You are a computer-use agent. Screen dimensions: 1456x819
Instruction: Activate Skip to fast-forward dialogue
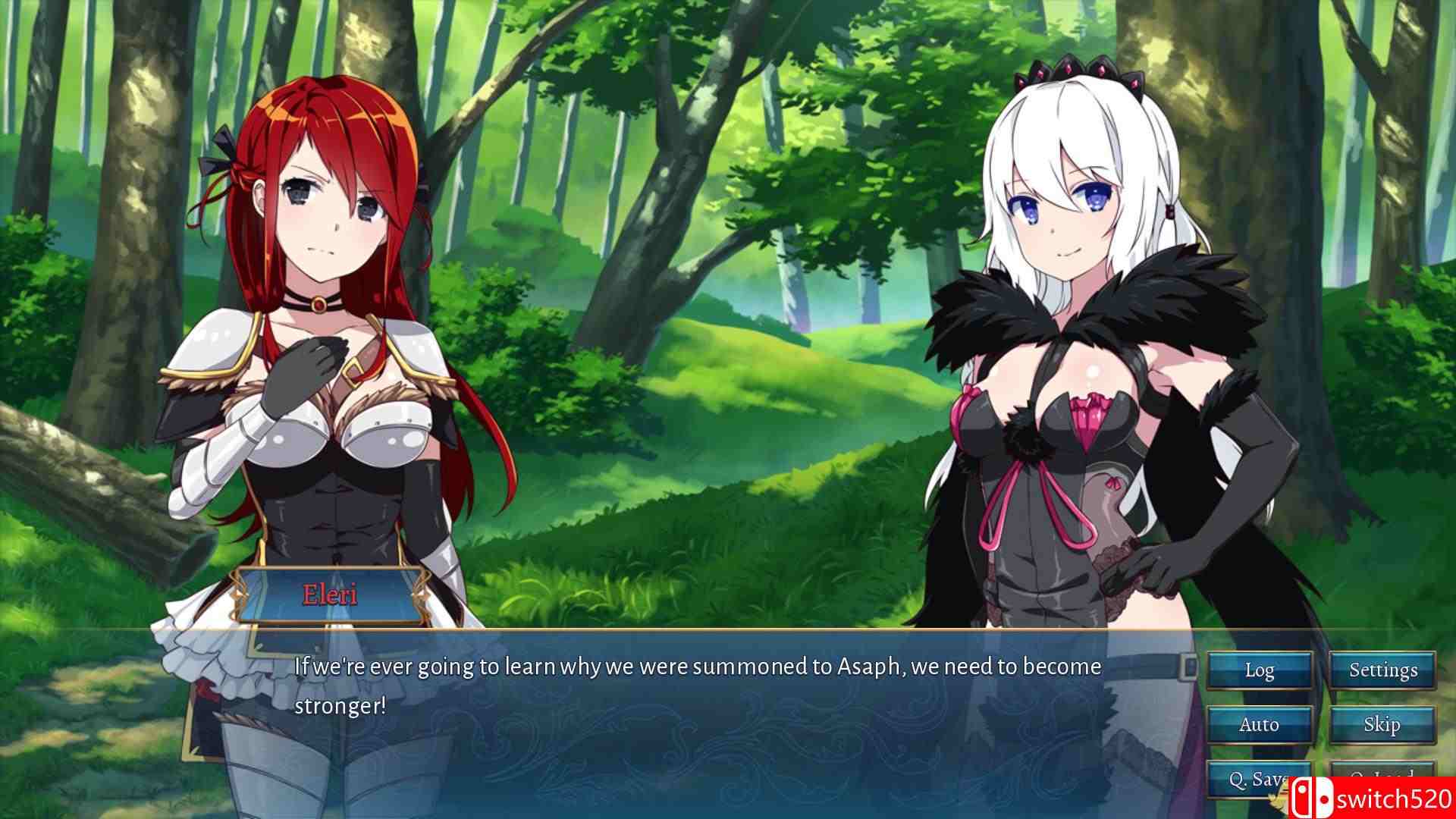(x=1382, y=724)
